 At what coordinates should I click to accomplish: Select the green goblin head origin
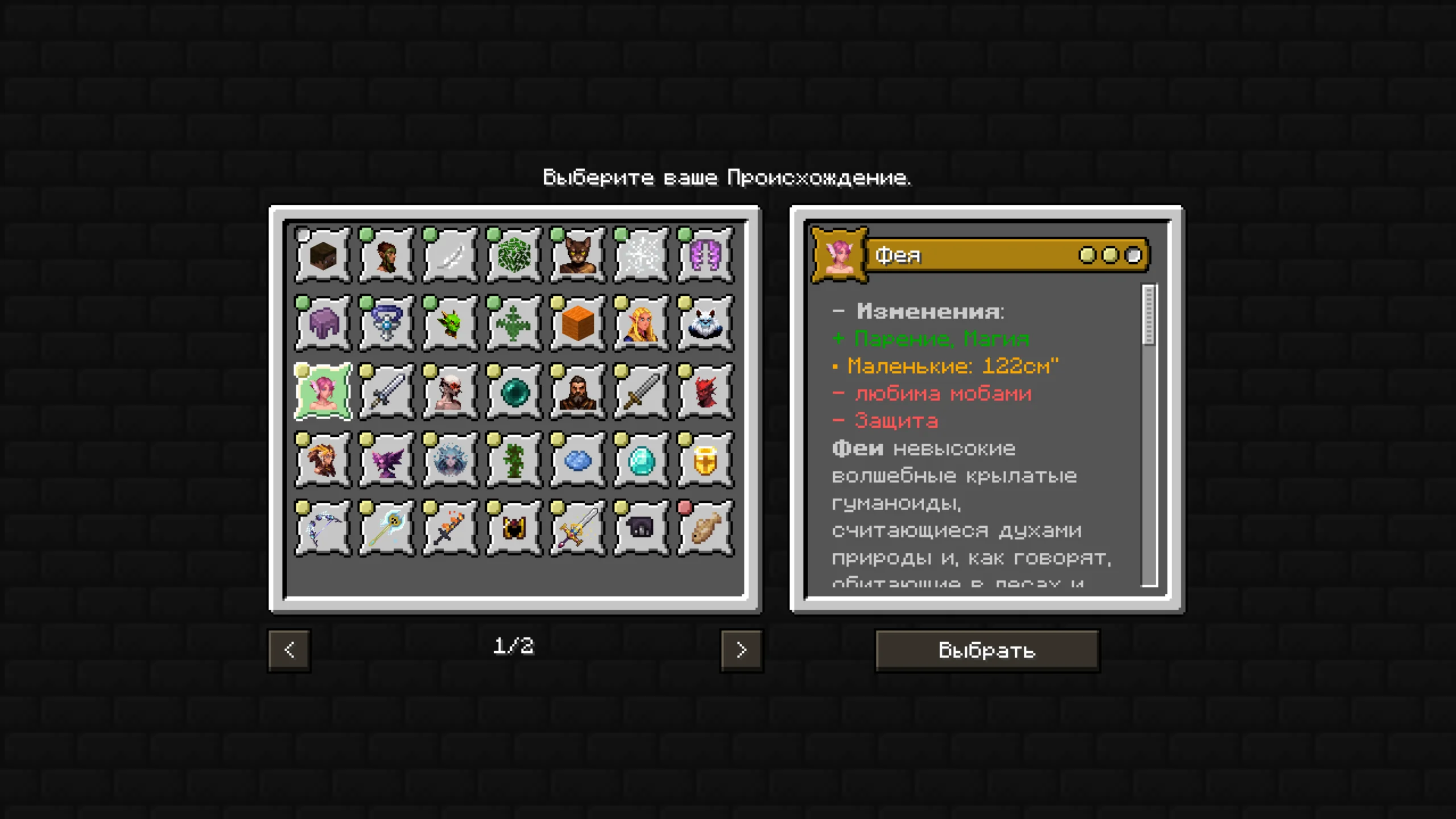tap(450, 324)
